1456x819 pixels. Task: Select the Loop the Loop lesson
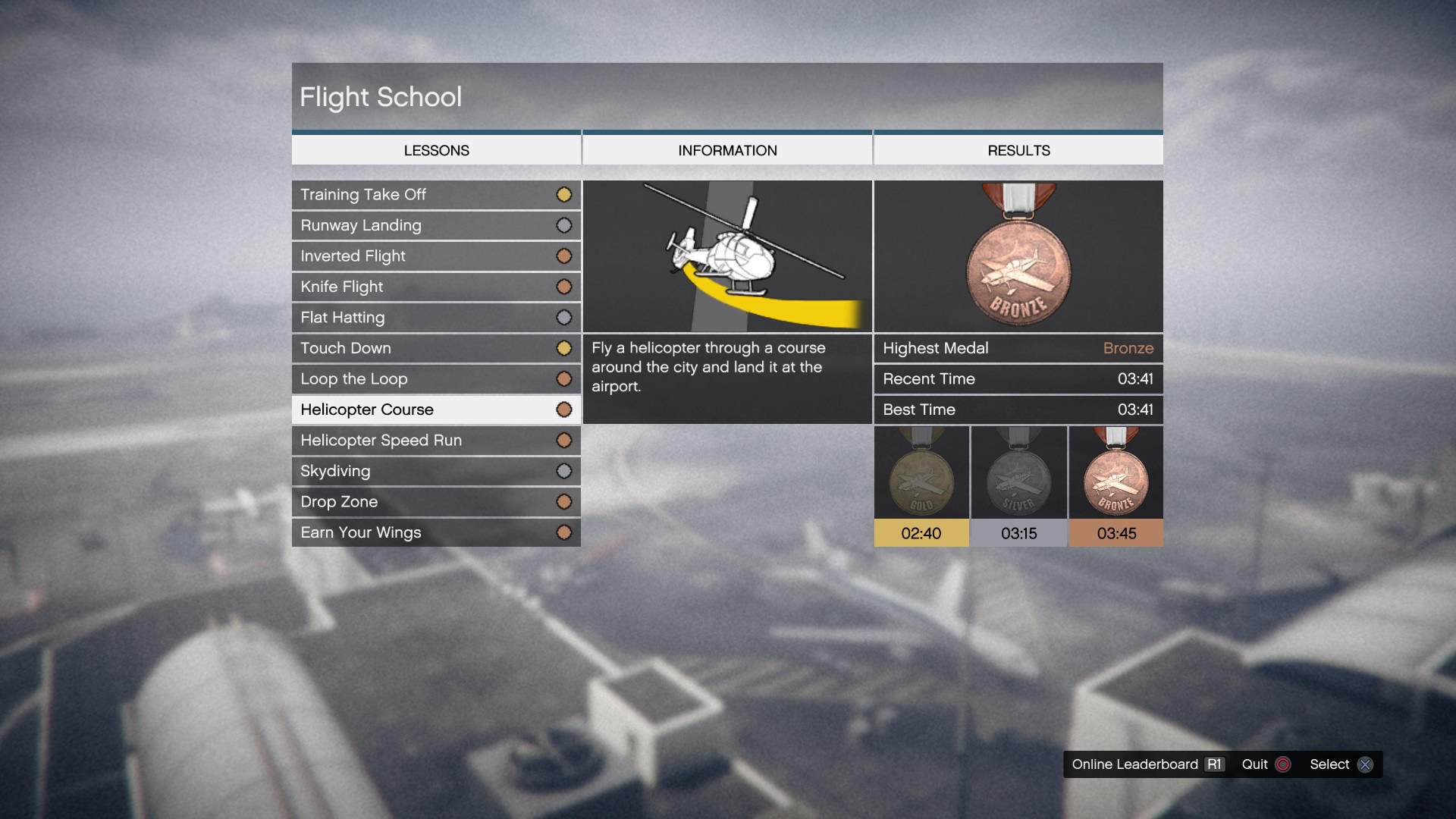pyautogui.click(x=435, y=379)
